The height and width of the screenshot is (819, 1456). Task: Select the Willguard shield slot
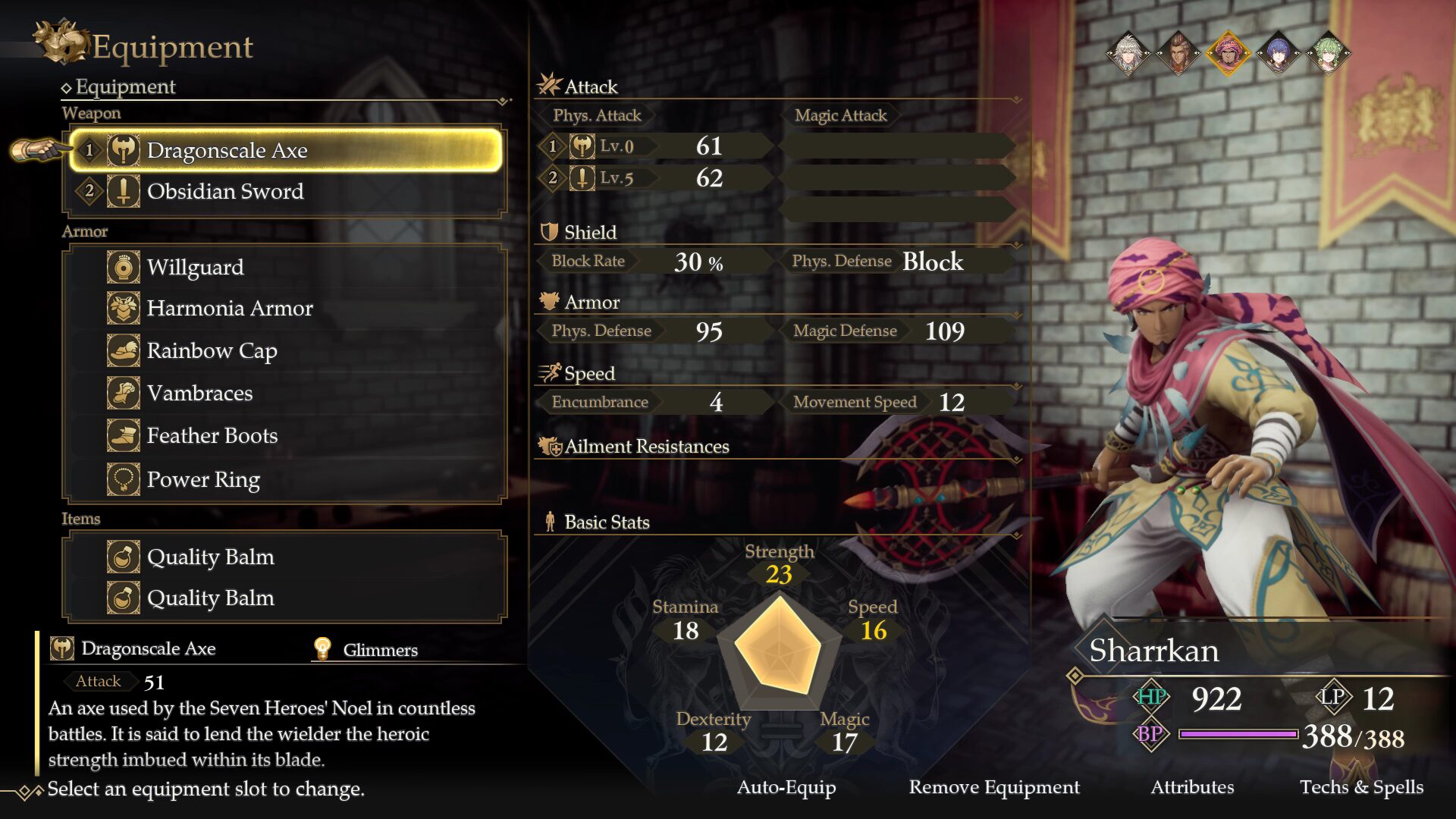point(285,267)
